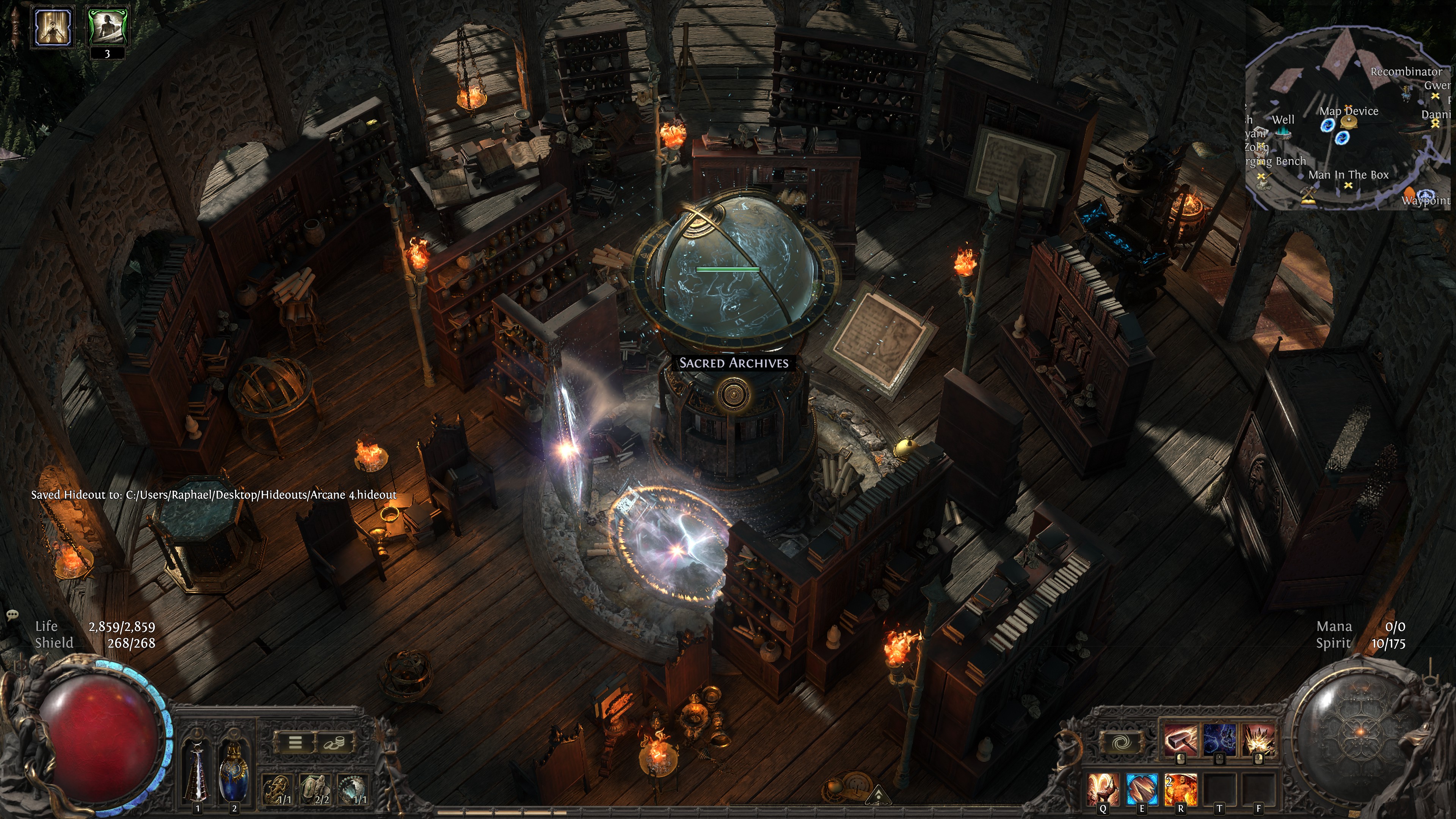Screen dimensions: 1456x819
Task: Use the blue mana flask in slot 2
Action: coord(234,772)
